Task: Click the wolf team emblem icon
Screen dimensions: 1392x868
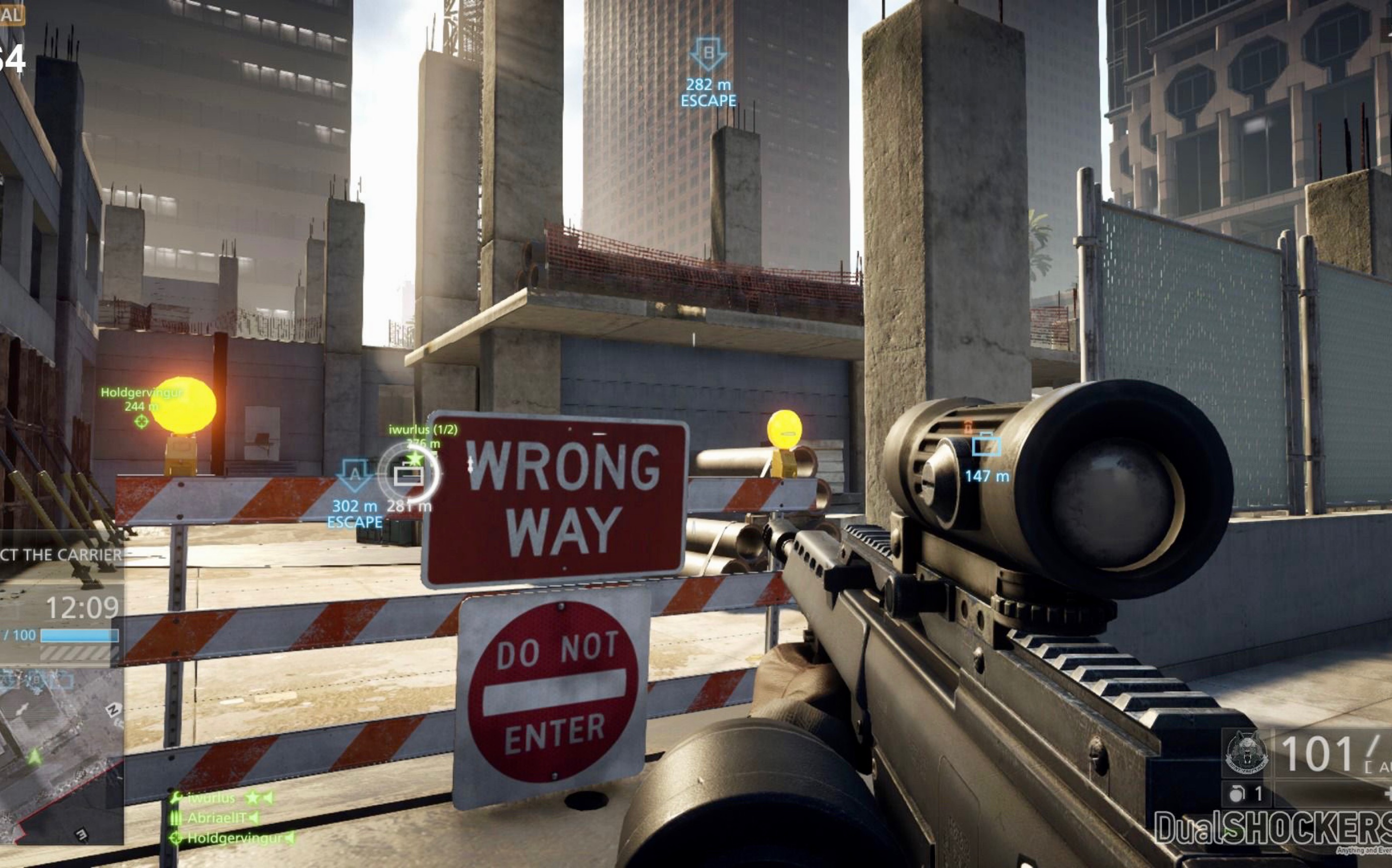Action: pyautogui.click(x=1247, y=753)
